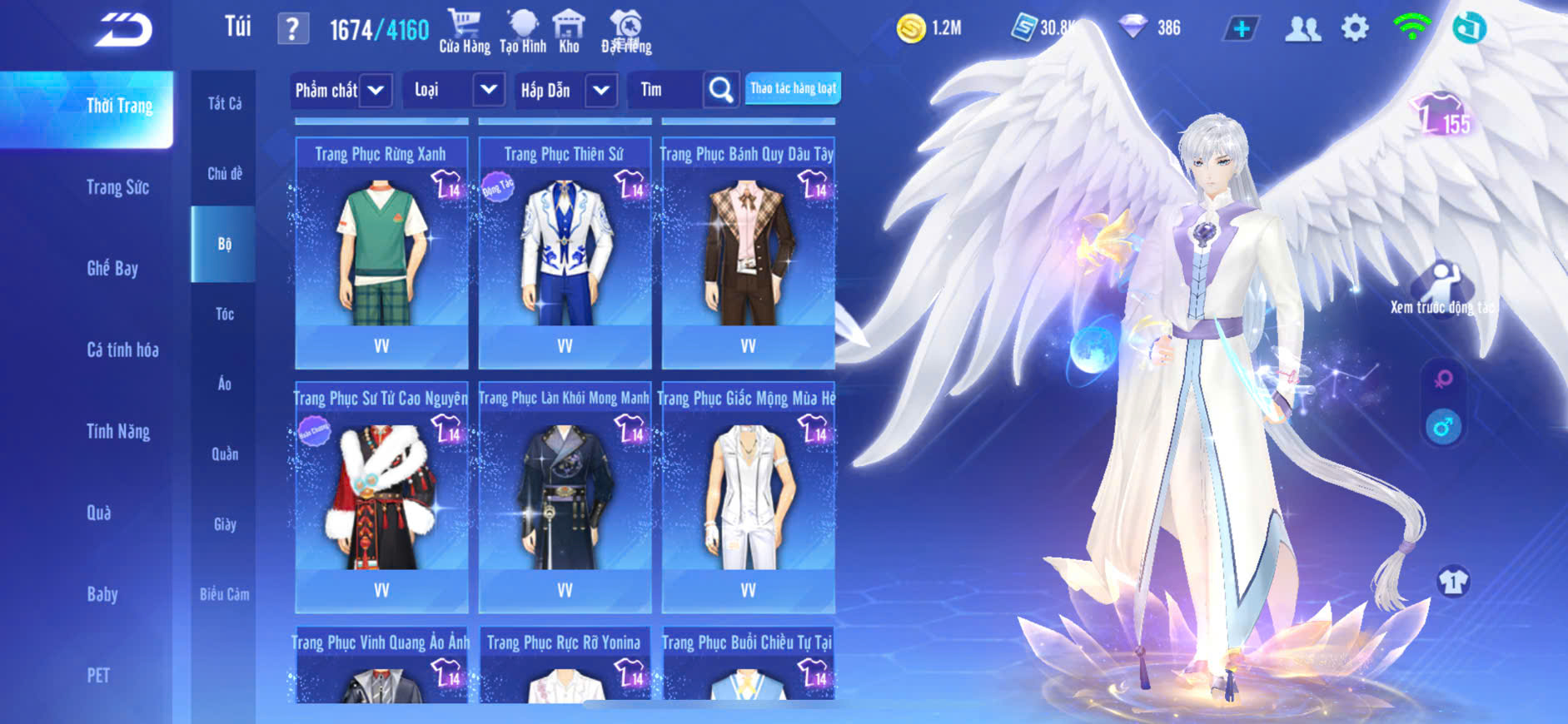Screen dimensions: 1568x724
Task: Open the Cửa Hàng shop
Action: pyautogui.click(x=464, y=32)
